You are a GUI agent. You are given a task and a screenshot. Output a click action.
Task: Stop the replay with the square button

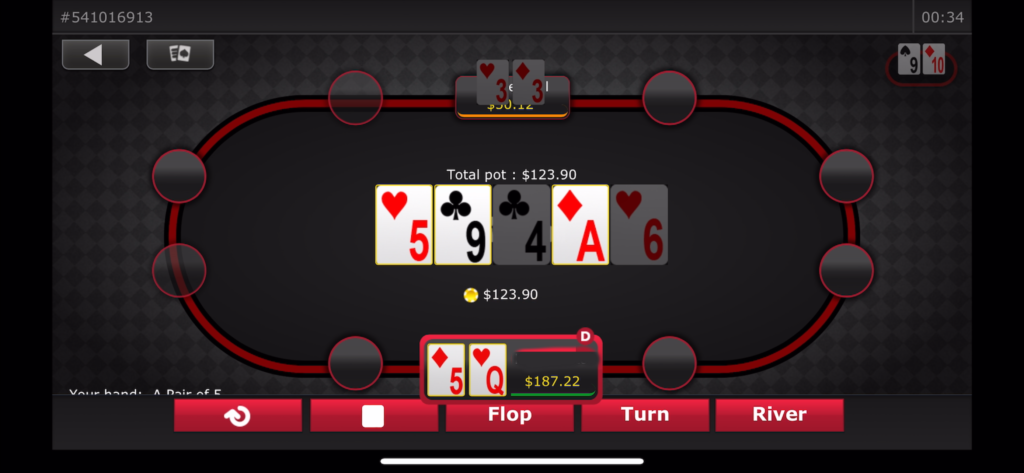373,415
